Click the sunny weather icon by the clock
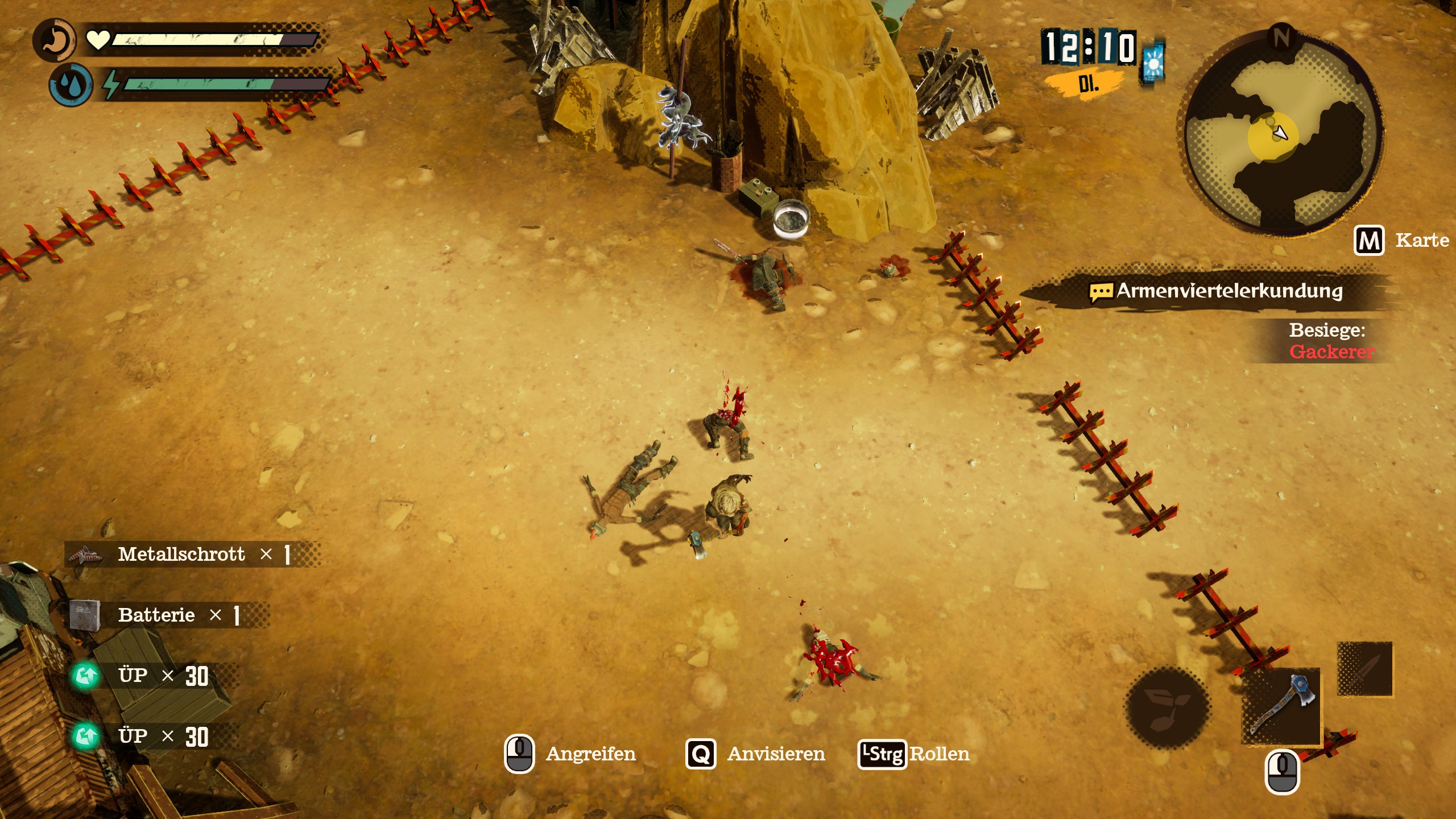This screenshot has width=1456, height=819. (x=1153, y=63)
